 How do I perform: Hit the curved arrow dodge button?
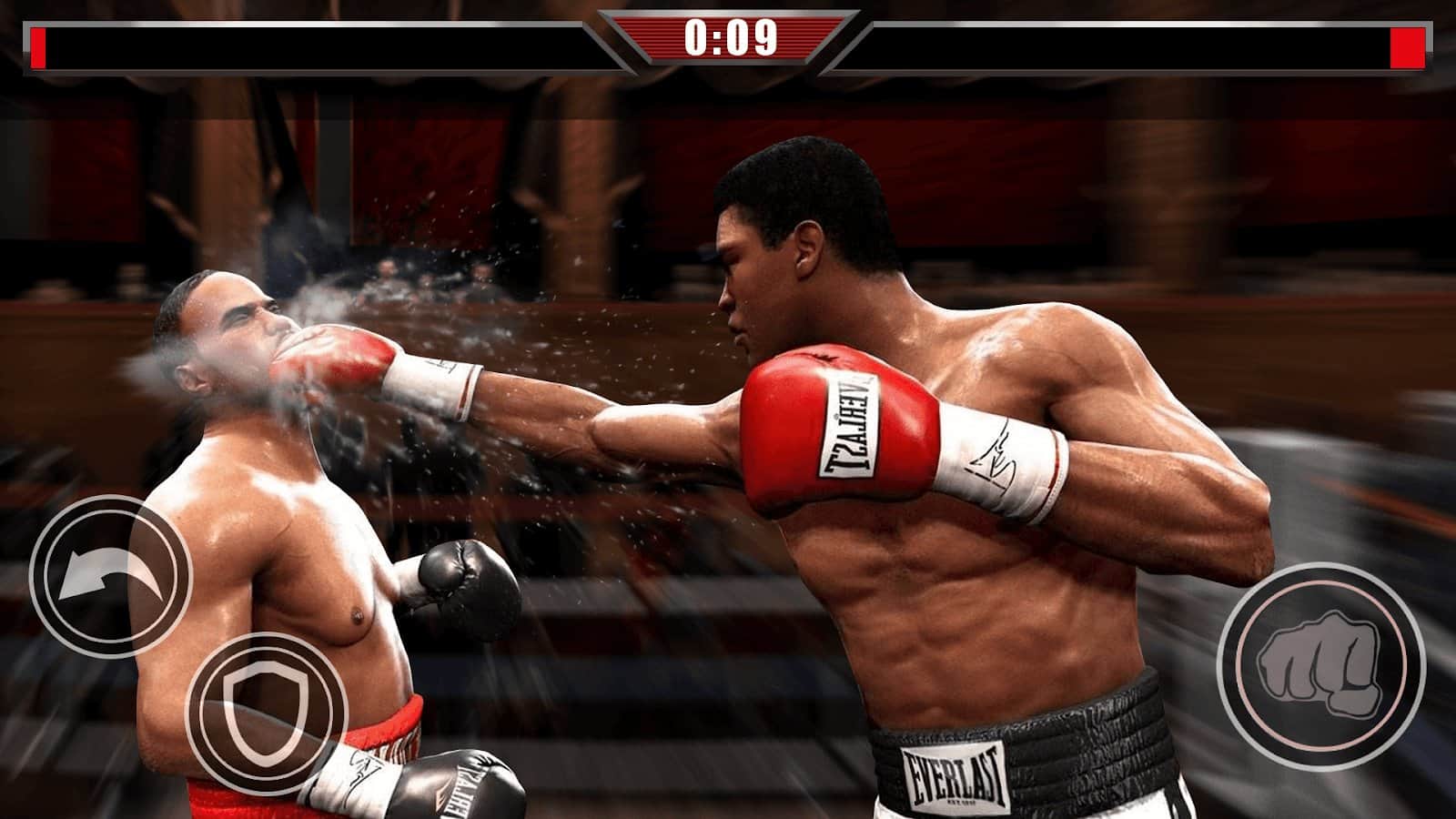click(110, 576)
